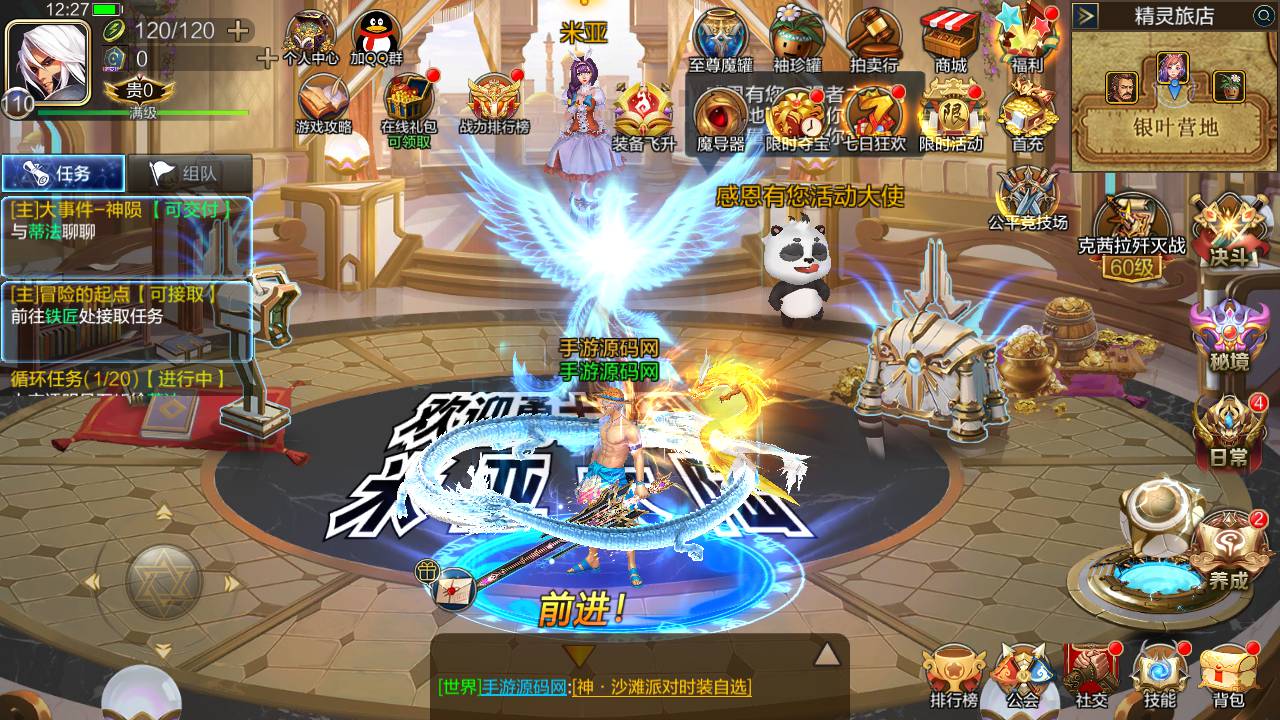This screenshot has width=1280, height=720.
Task: Show the 排行榜 leaderboard trophy
Action: tap(952, 676)
